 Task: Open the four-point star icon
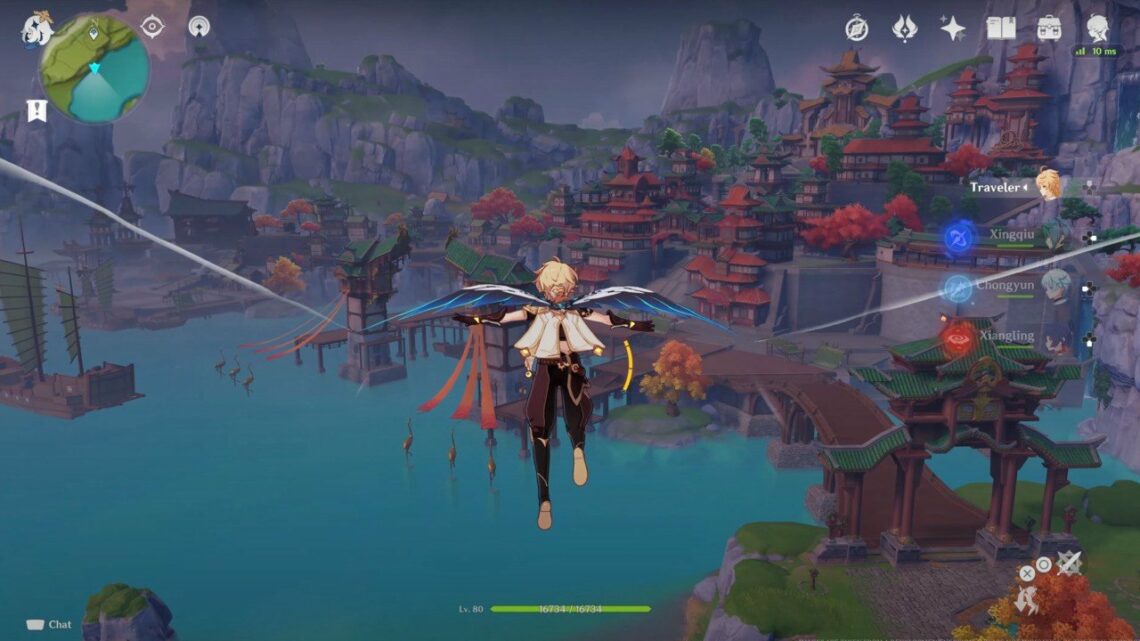(x=952, y=28)
